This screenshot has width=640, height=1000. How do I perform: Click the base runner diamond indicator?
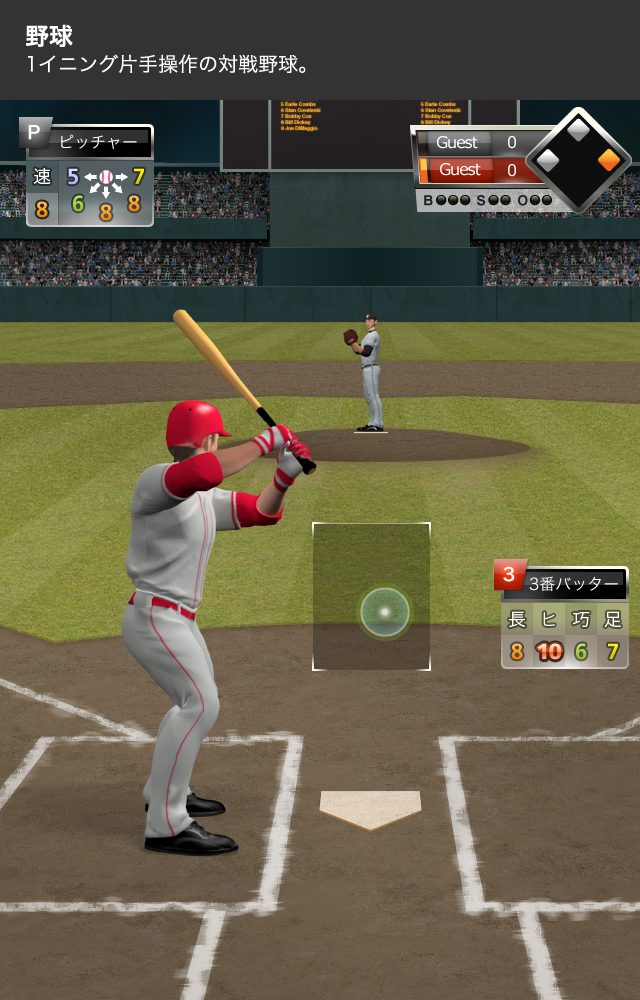pos(579,160)
